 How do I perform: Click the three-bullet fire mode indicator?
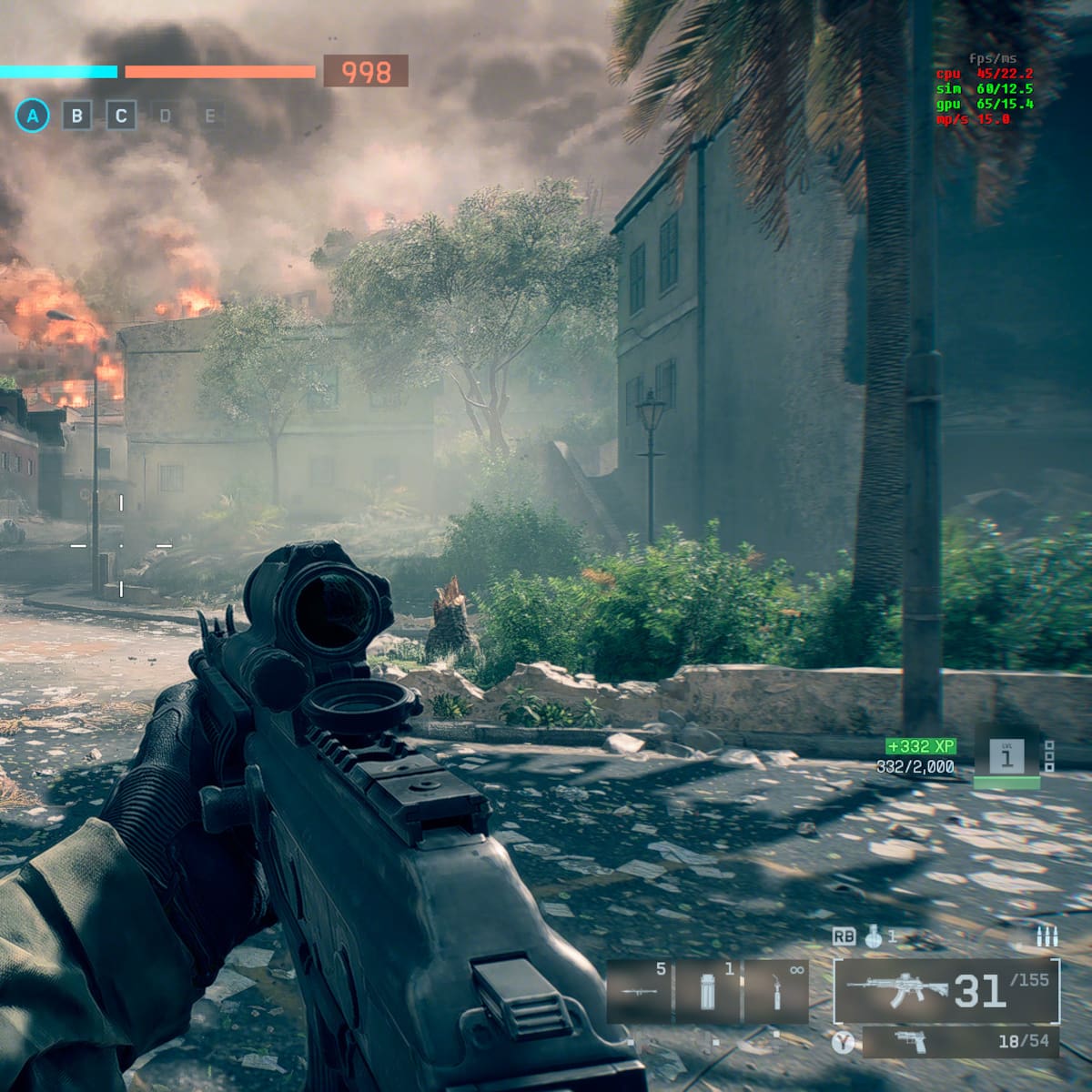click(x=1046, y=936)
